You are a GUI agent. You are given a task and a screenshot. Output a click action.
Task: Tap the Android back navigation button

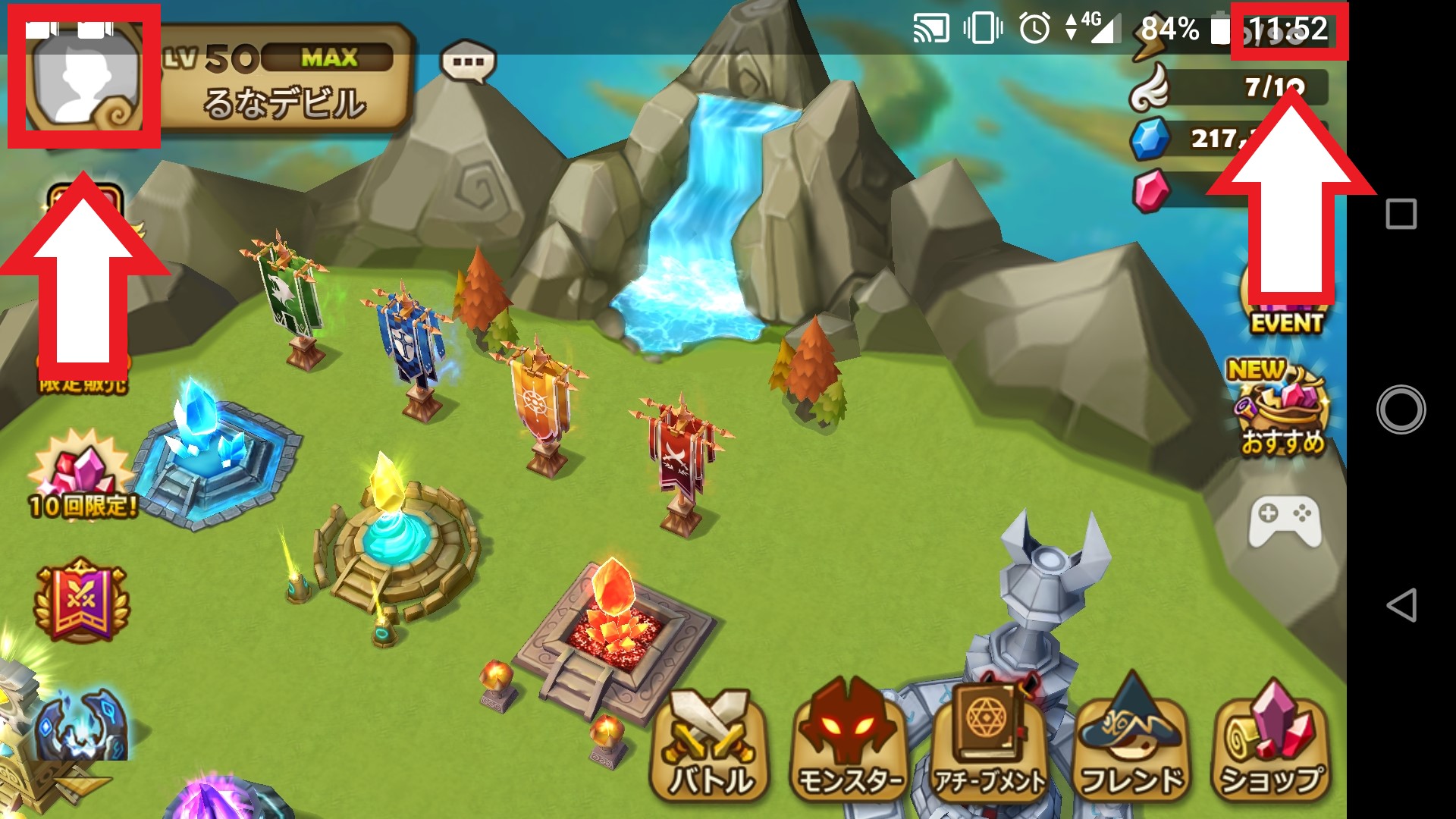click(1401, 605)
